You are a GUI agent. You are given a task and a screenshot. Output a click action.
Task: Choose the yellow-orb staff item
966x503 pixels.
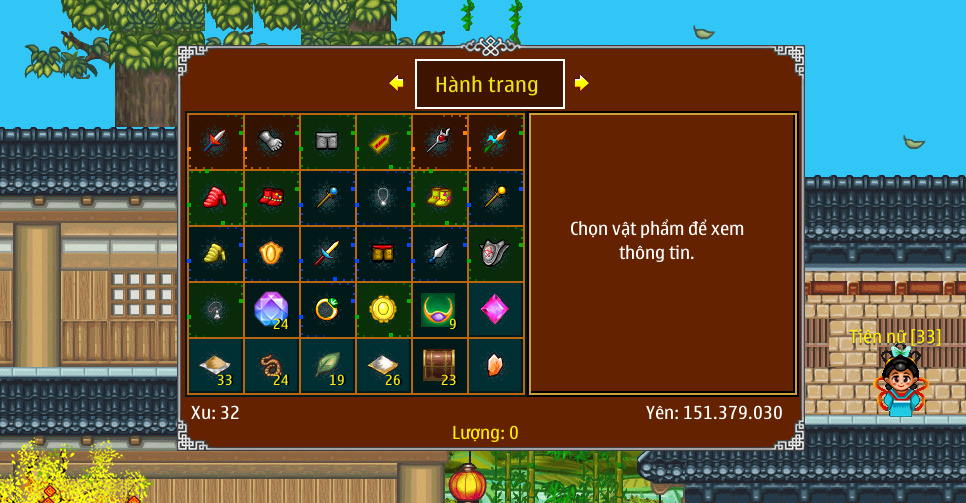495,198
